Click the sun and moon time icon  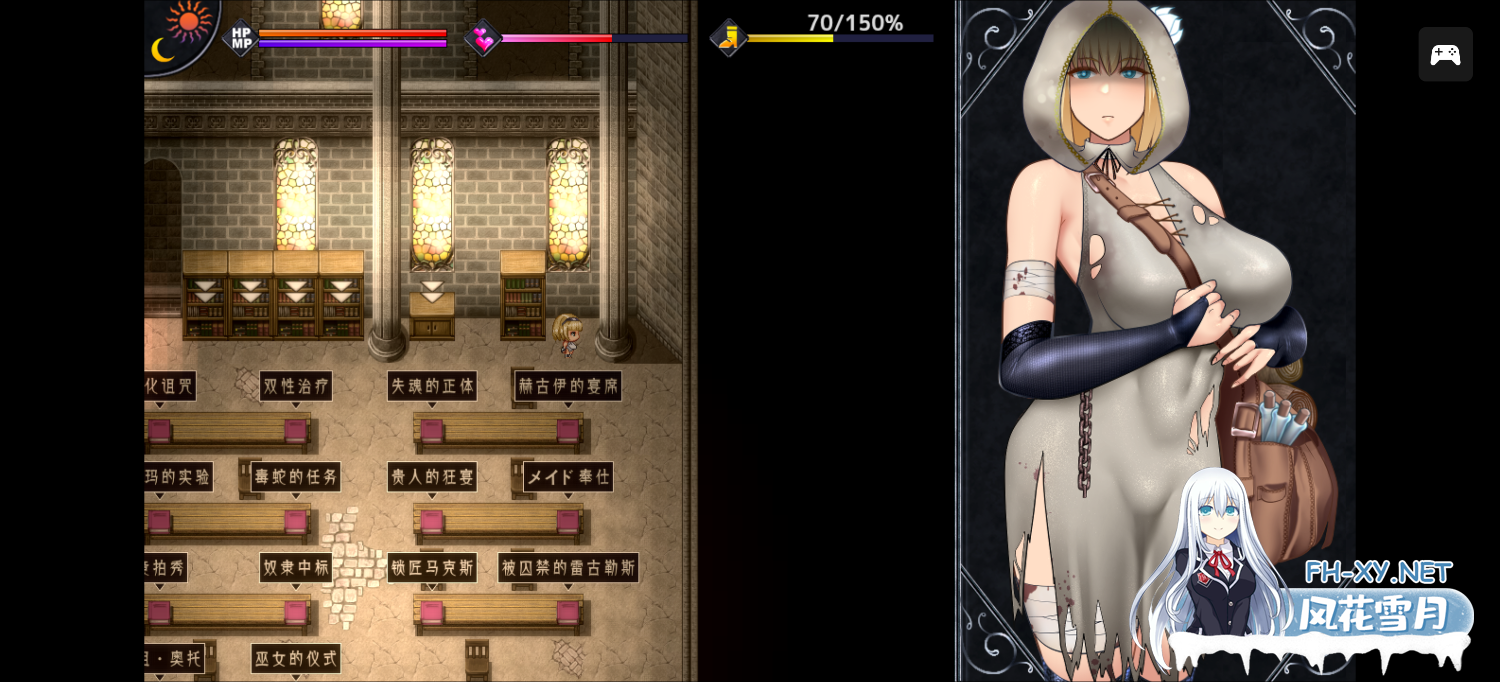pos(181,32)
